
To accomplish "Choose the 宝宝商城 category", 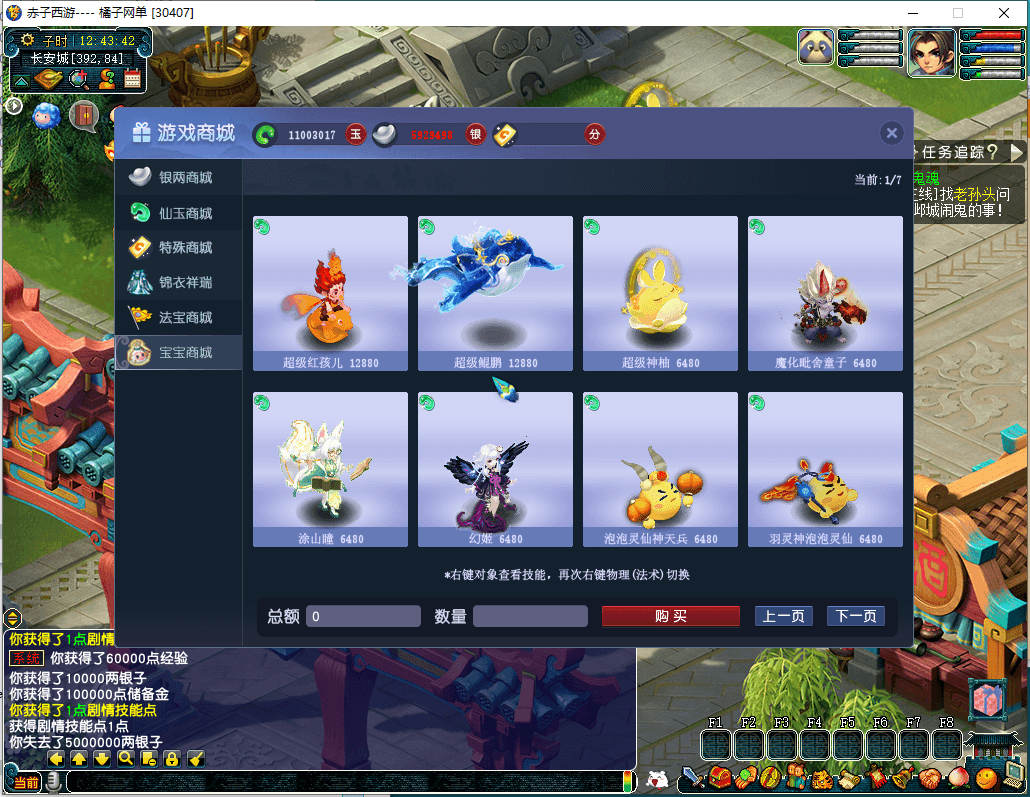I will (x=178, y=353).
